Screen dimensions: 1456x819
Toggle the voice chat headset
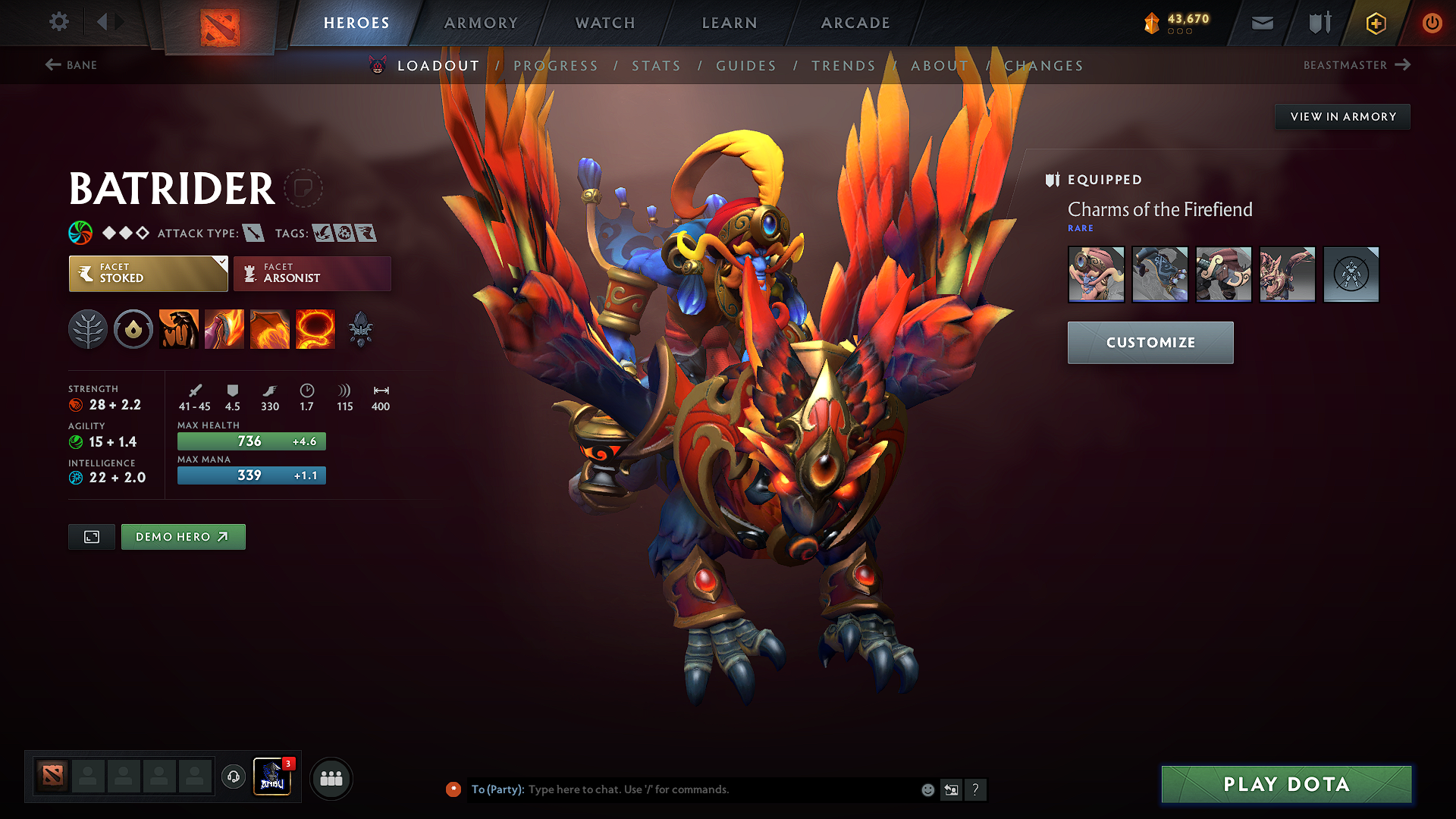click(234, 778)
